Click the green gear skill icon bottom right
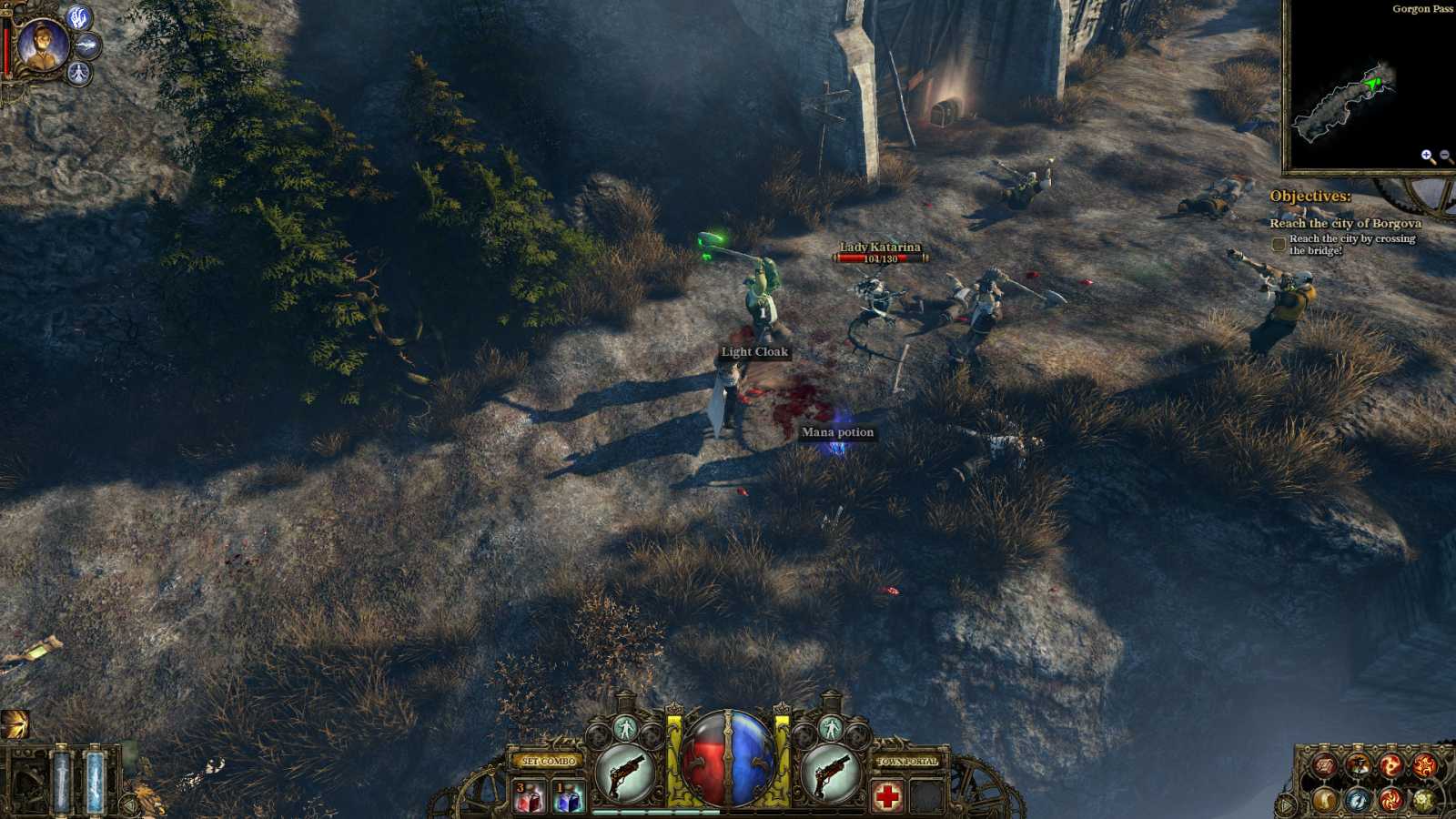Image resolution: width=1456 pixels, height=819 pixels. pyautogui.click(x=1424, y=799)
